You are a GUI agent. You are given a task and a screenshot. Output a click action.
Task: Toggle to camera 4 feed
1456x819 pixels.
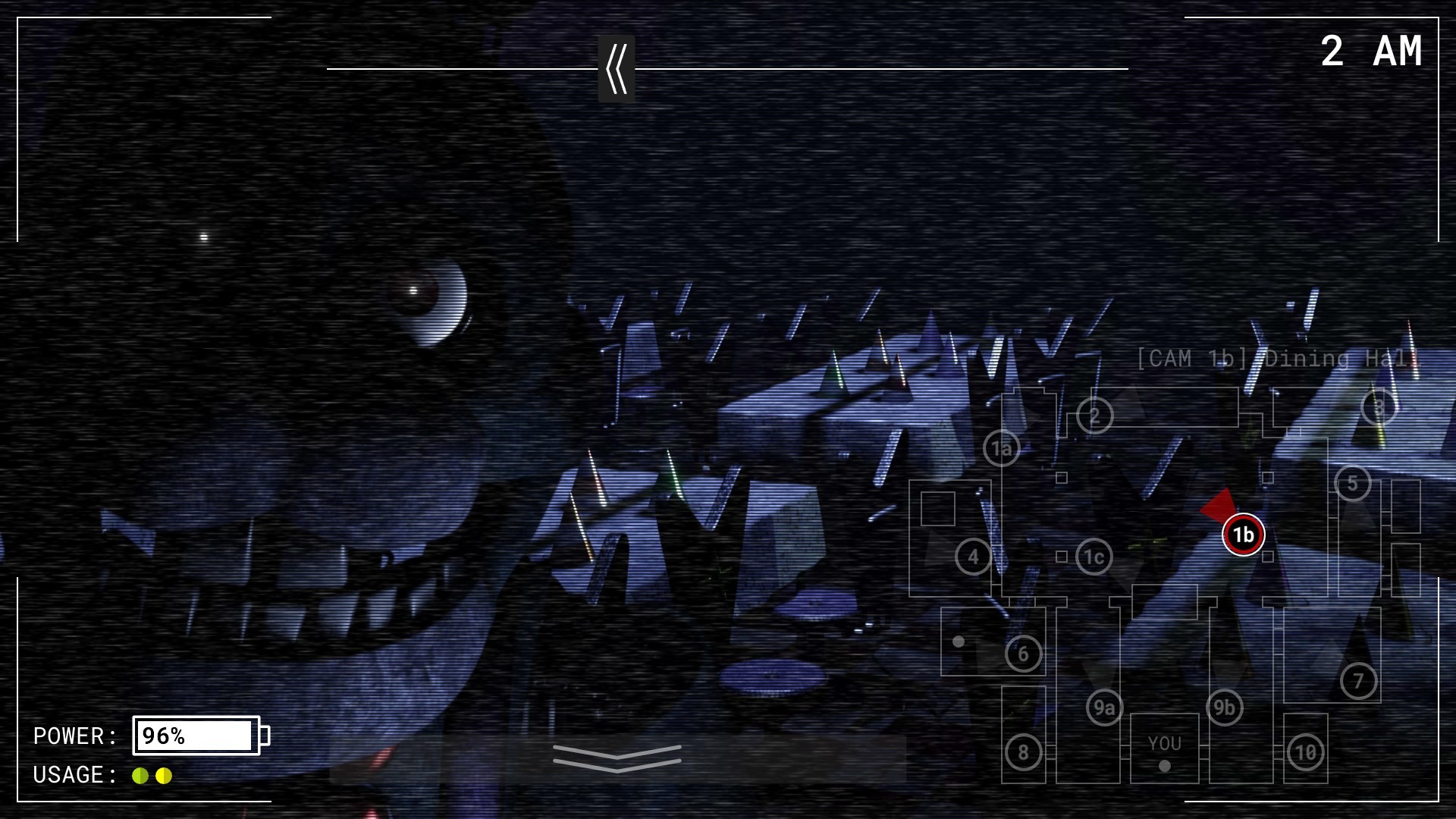click(972, 555)
